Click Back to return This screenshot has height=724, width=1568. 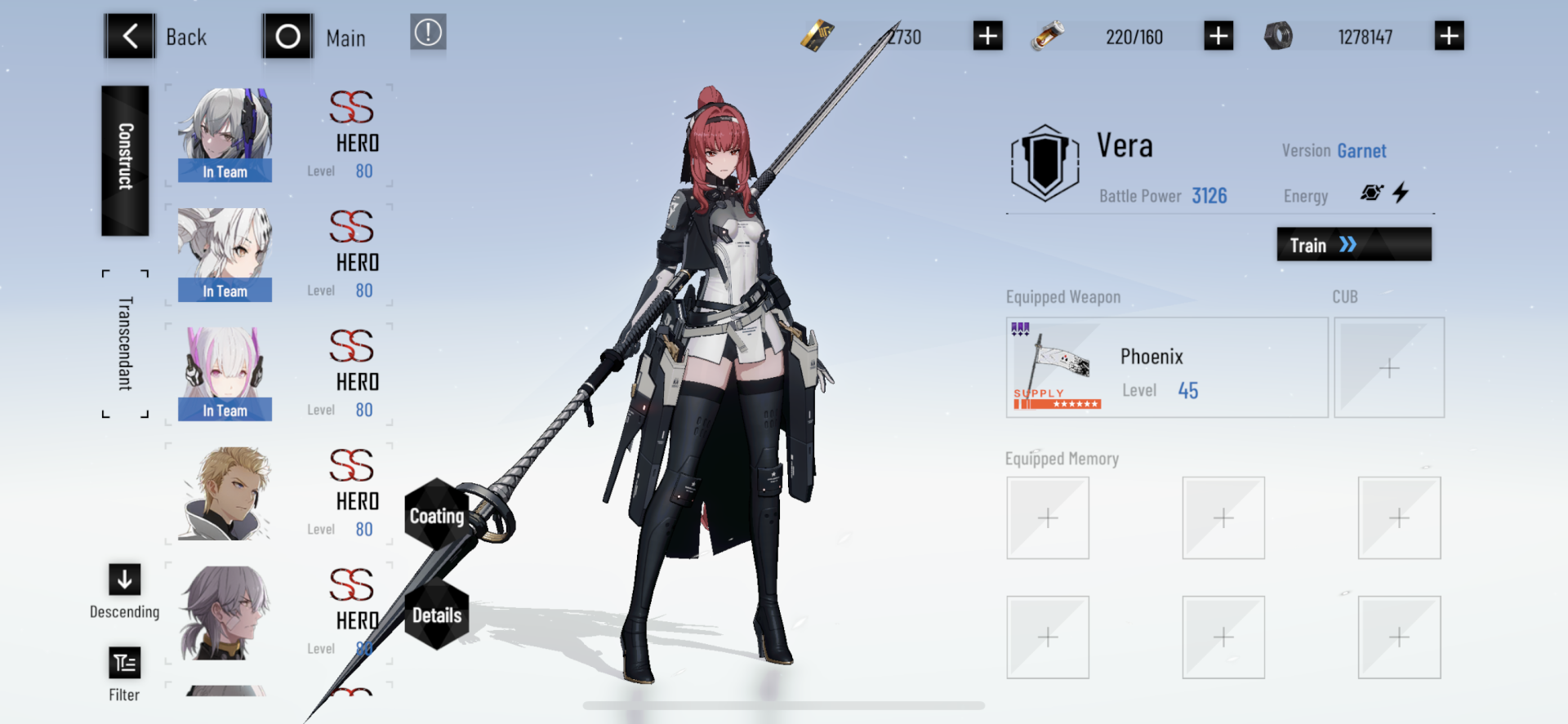(131, 36)
